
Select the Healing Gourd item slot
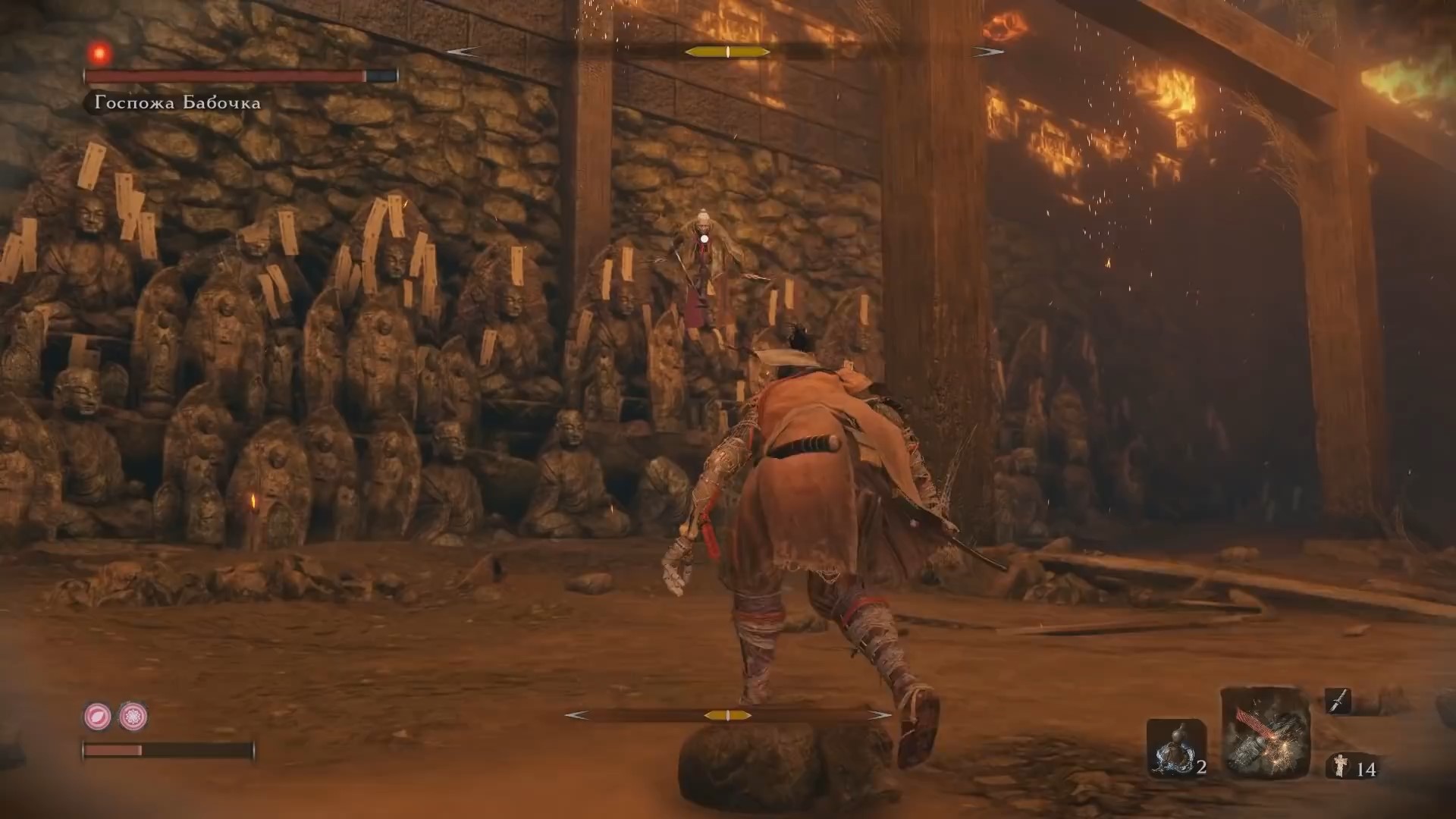[x=1176, y=748]
